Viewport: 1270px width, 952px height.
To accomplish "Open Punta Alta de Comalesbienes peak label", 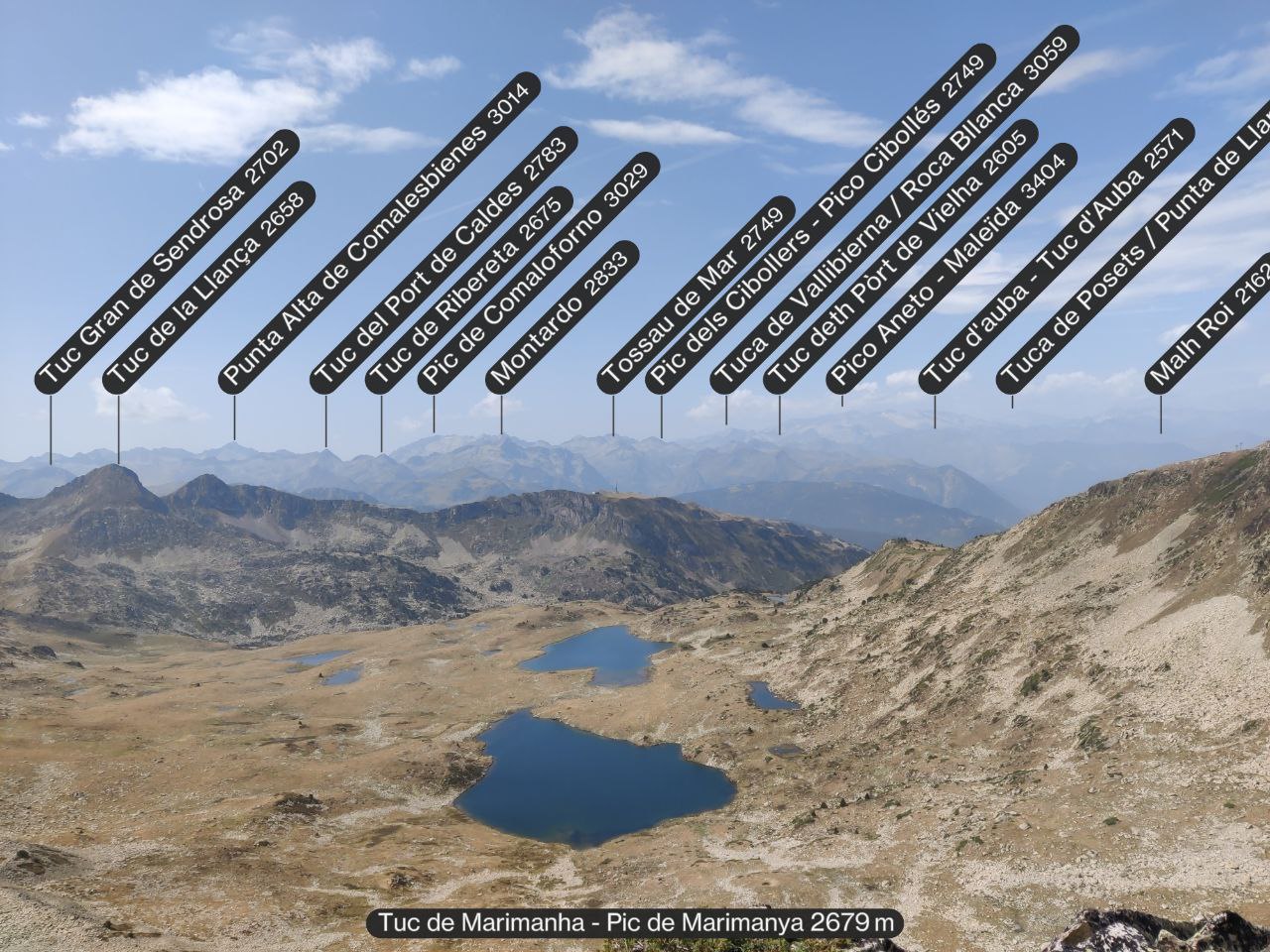I will (x=379, y=232).
